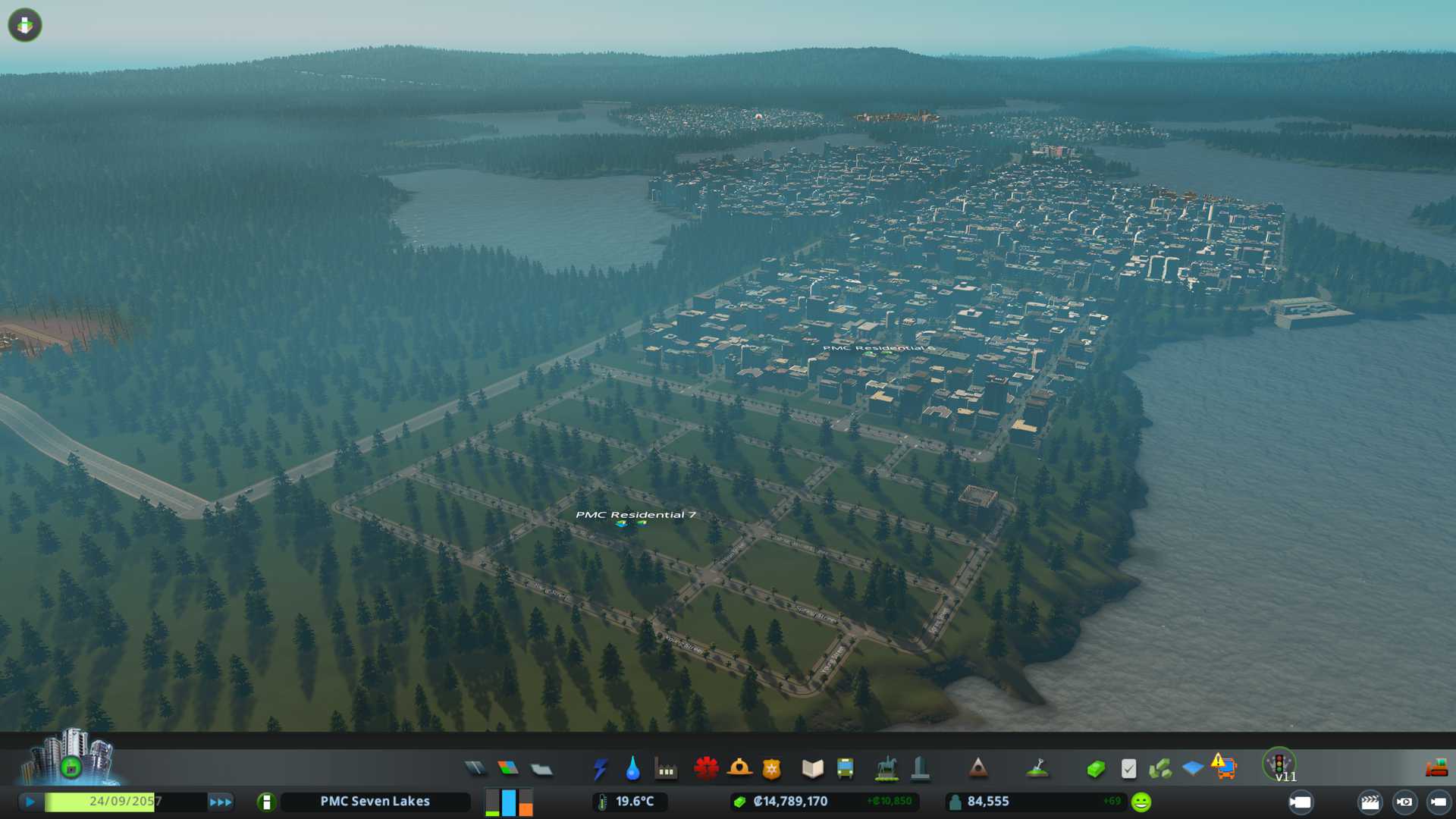The image size is (1456, 819).
Task: Open the Public Transport bus menu
Action: [845, 769]
